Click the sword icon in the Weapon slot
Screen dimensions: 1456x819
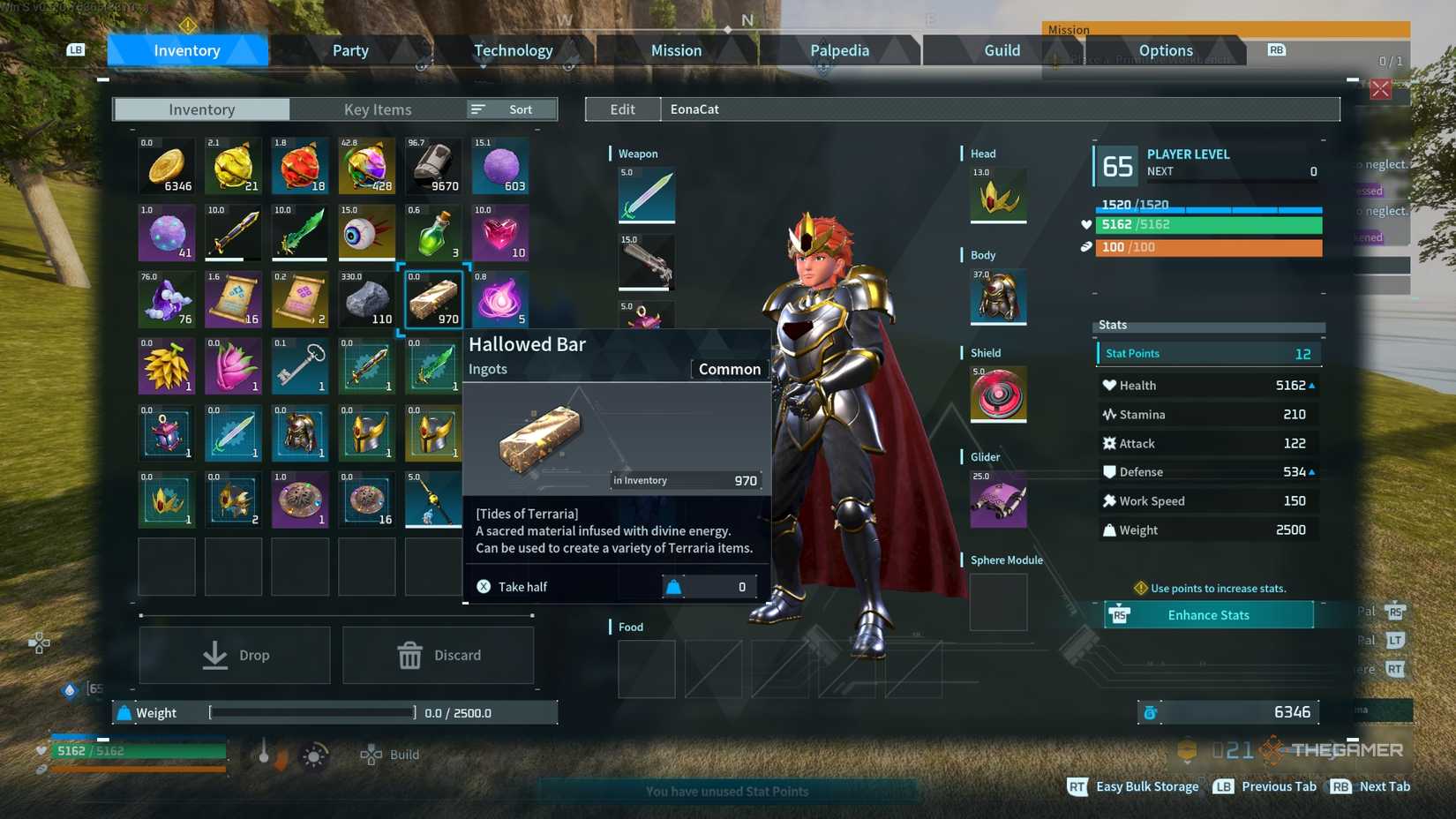point(646,195)
